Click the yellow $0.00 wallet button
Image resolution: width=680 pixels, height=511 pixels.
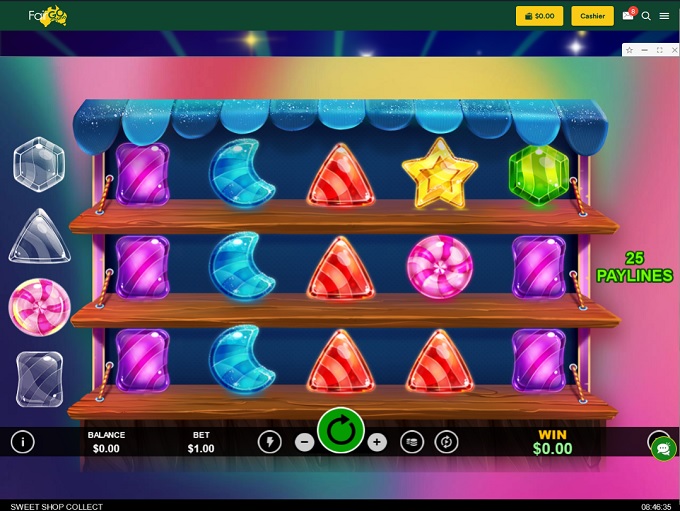coord(539,16)
